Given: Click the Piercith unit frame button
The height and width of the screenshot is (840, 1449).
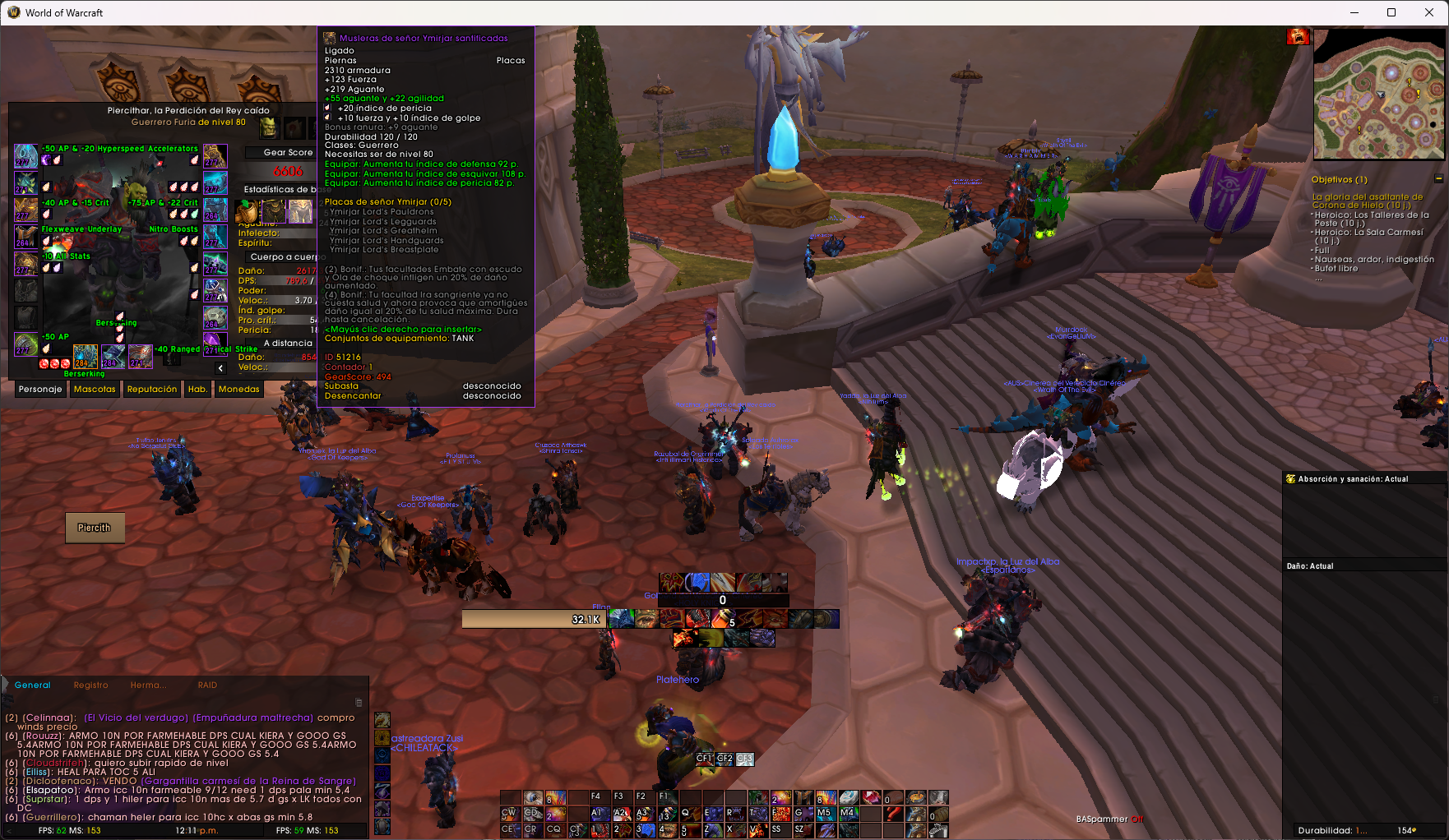Looking at the screenshot, I should [x=95, y=528].
